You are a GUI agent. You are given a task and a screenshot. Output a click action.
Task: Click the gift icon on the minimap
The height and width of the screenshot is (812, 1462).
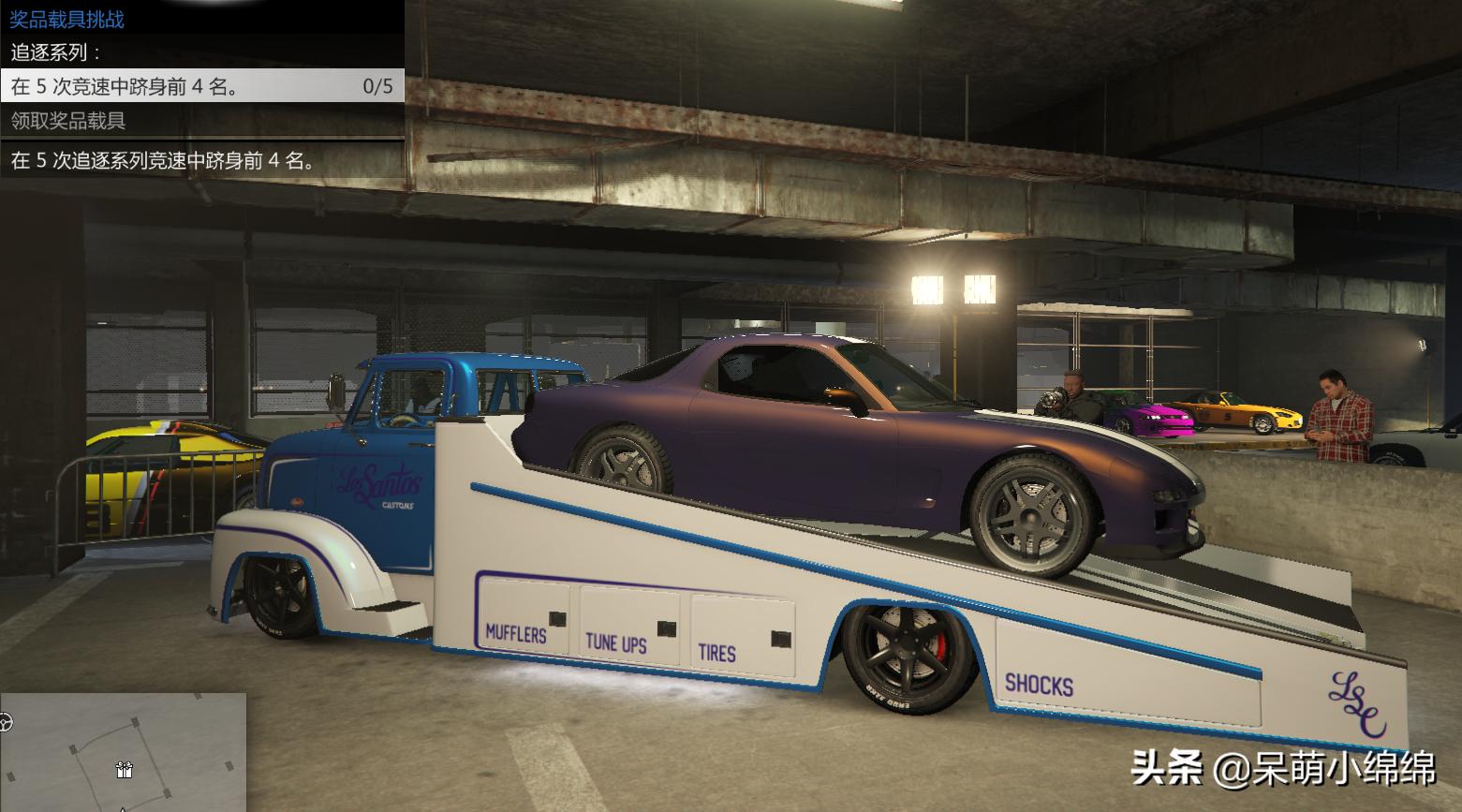[x=124, y=770]
